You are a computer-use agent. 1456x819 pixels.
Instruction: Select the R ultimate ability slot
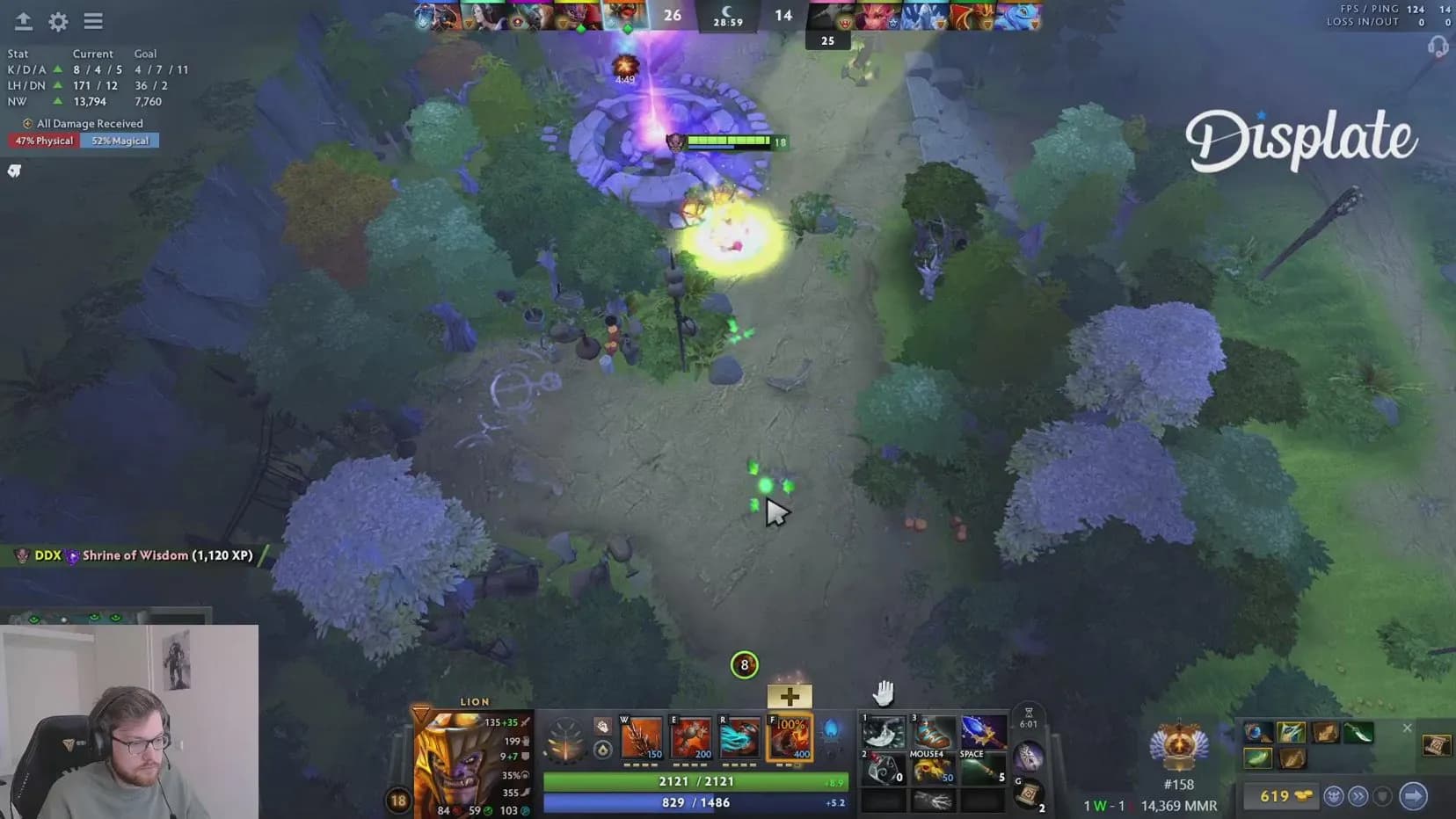(x=741, y=738)
